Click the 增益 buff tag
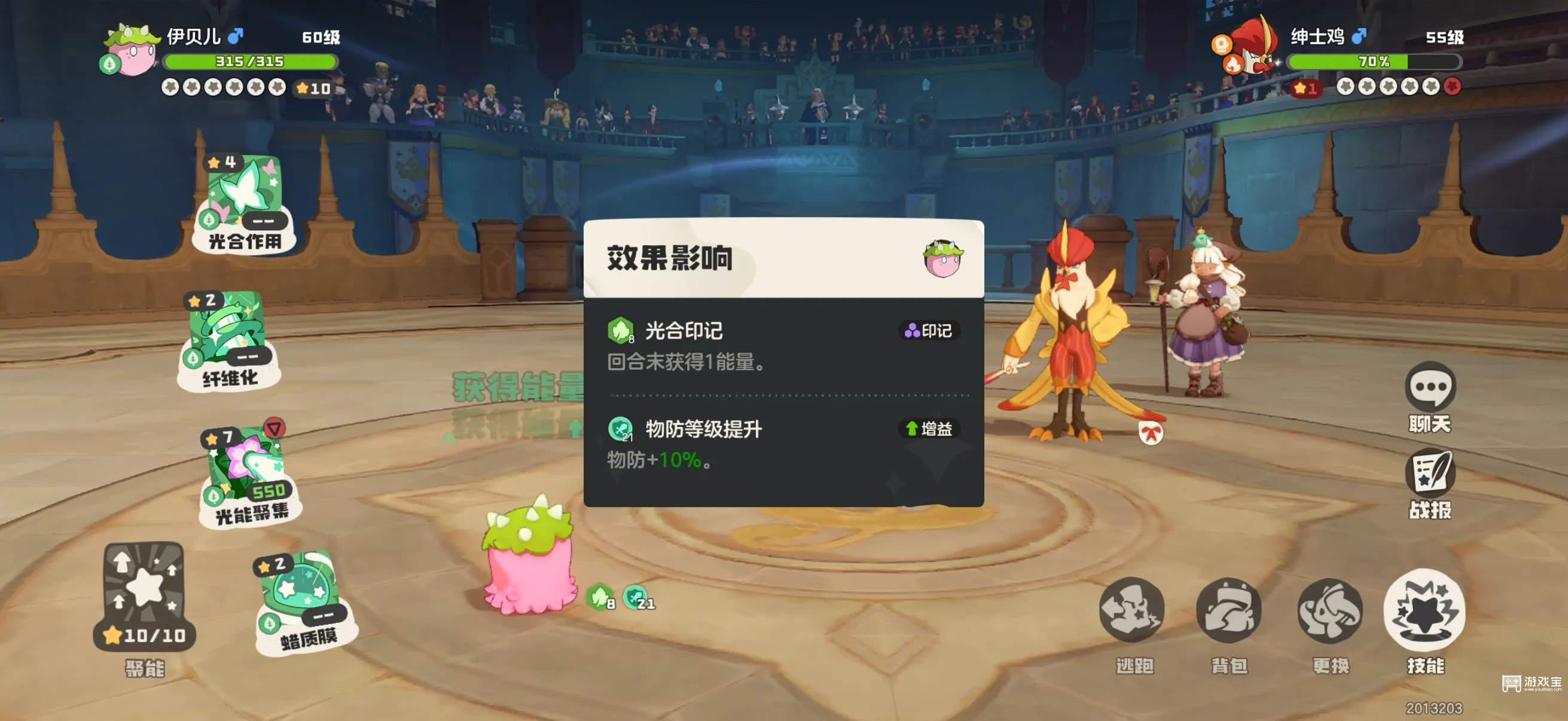 pos(929,429)
